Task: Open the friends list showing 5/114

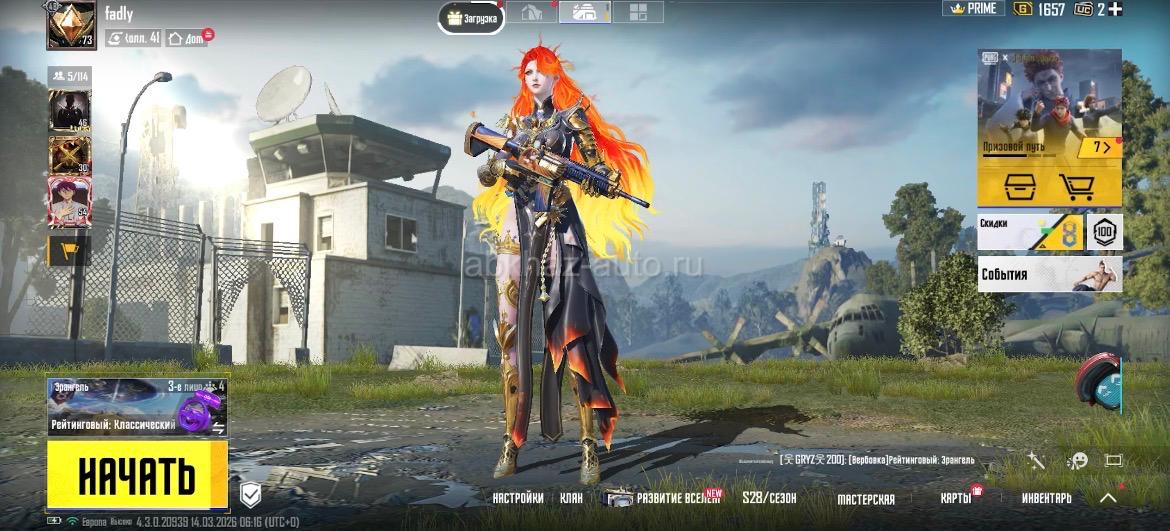Action: tap(69, 75)
